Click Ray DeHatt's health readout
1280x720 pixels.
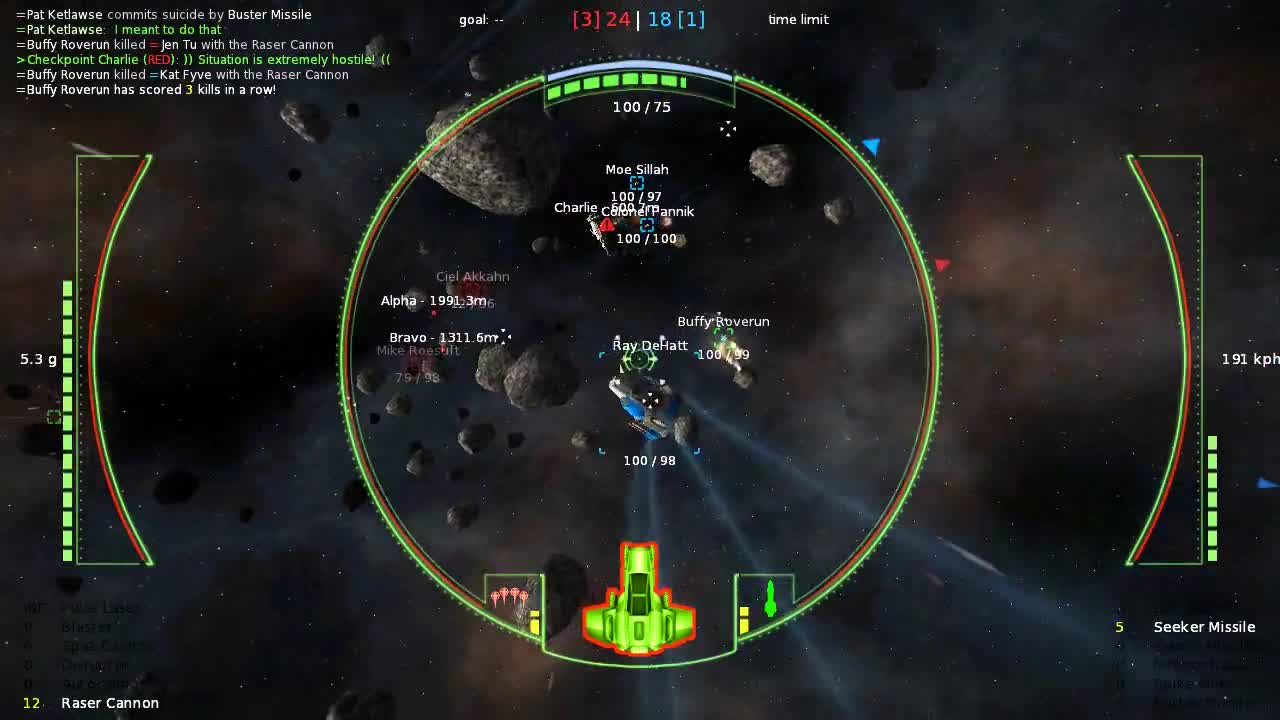[650, 460]
